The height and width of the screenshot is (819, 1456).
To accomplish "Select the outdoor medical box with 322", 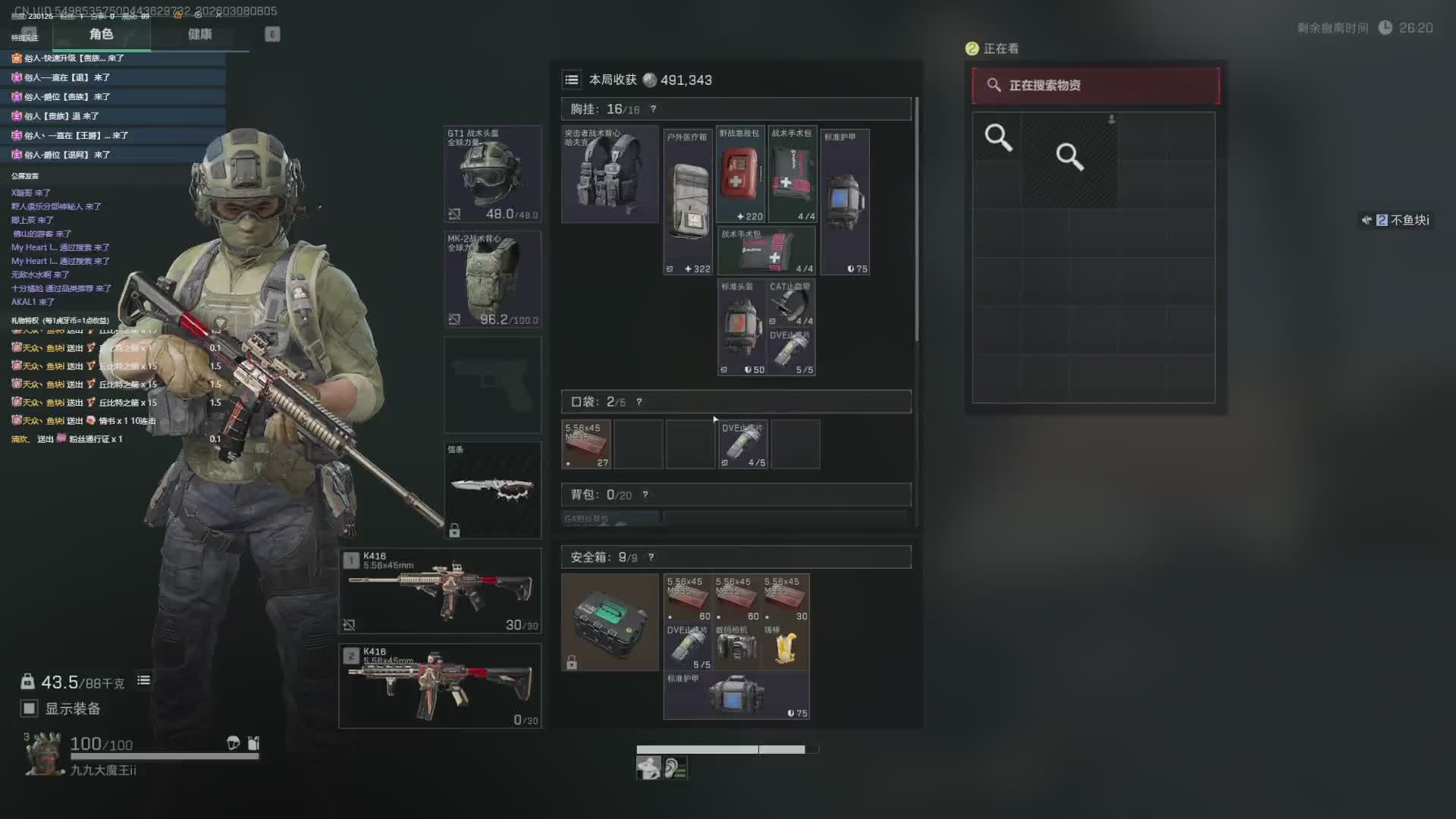I will tap(688, 202).
